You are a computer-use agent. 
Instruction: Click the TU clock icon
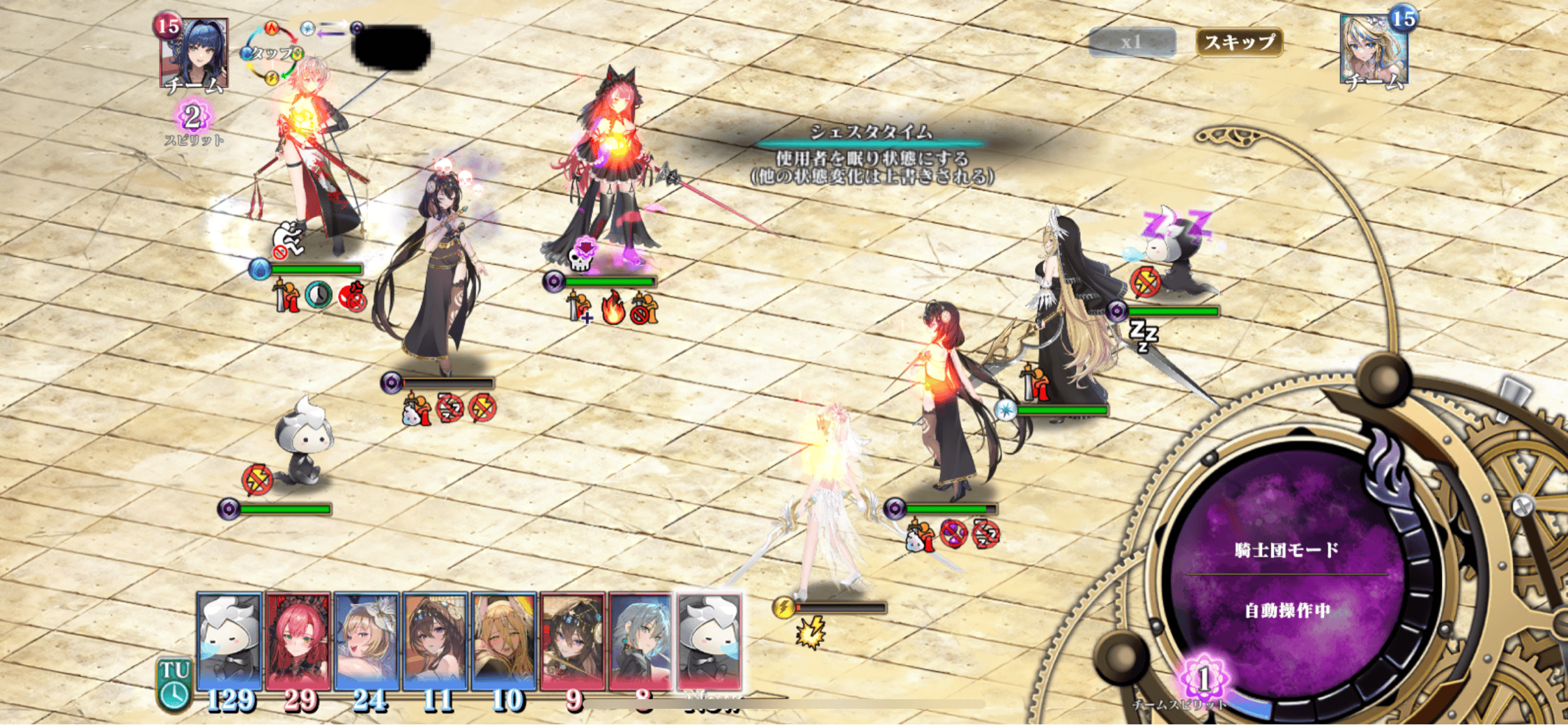[174, 686]
